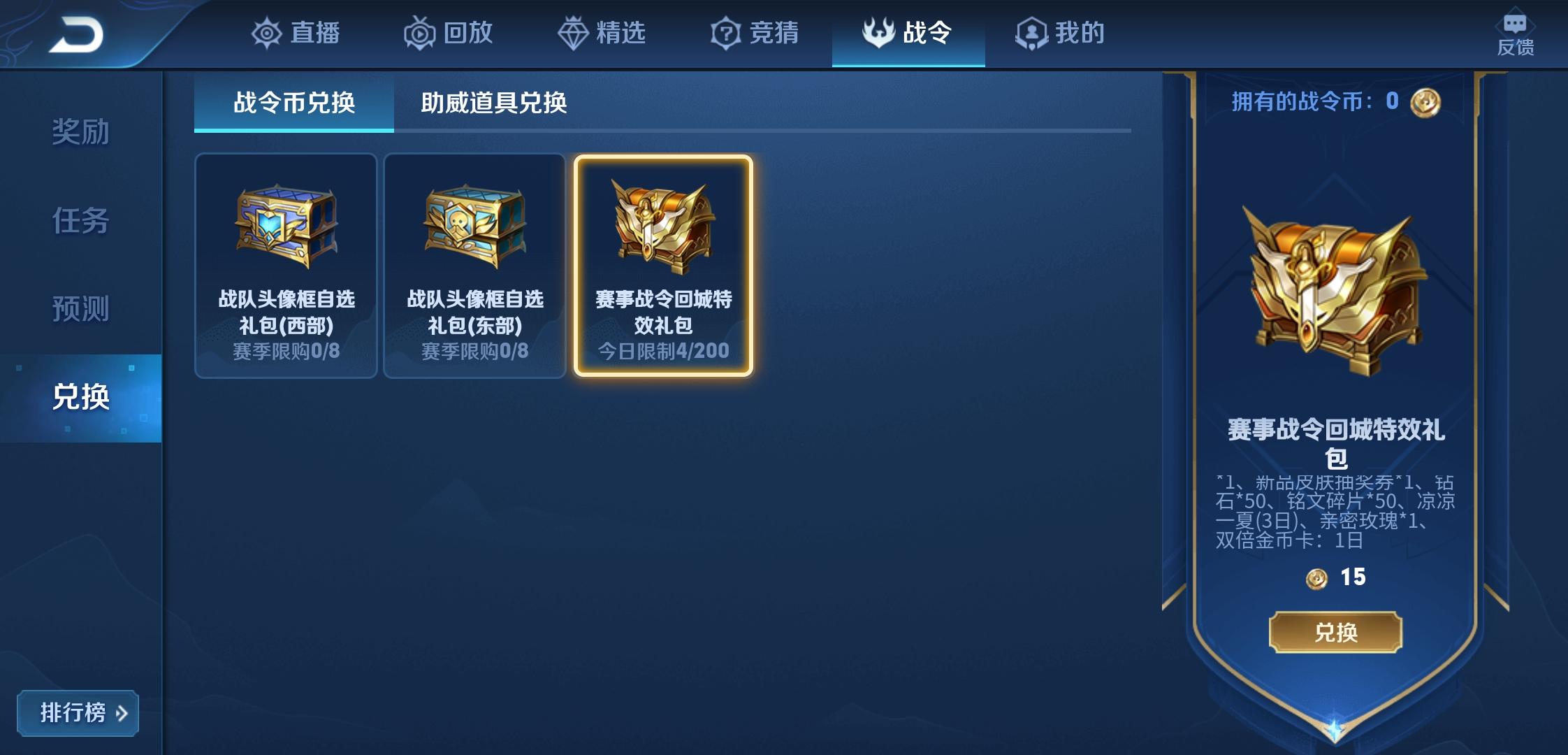The width and height of the screenshot is (1568, 755).
Task: Select the 战令 battle pass icon
Action: tap(879, 31)
